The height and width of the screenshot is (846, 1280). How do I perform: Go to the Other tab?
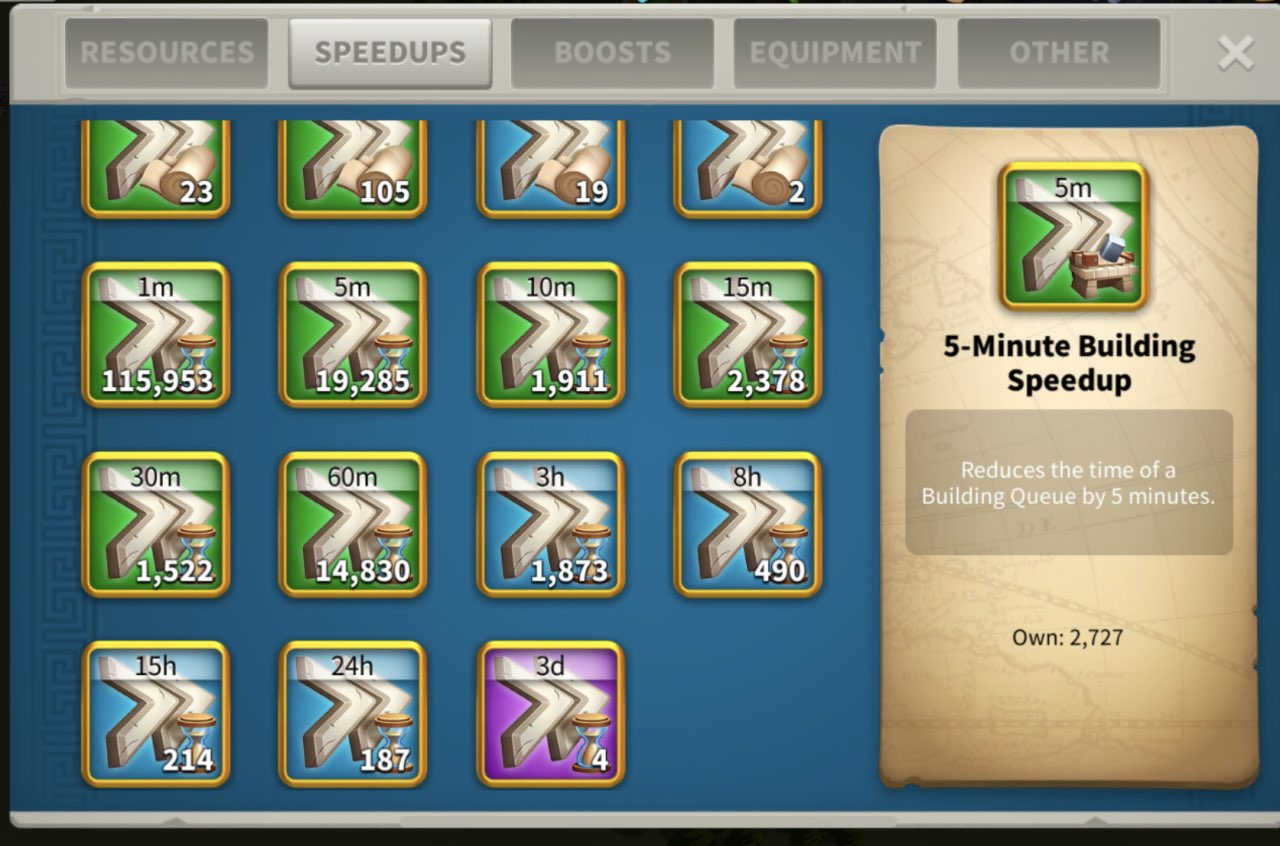[x=1059, y=53]
